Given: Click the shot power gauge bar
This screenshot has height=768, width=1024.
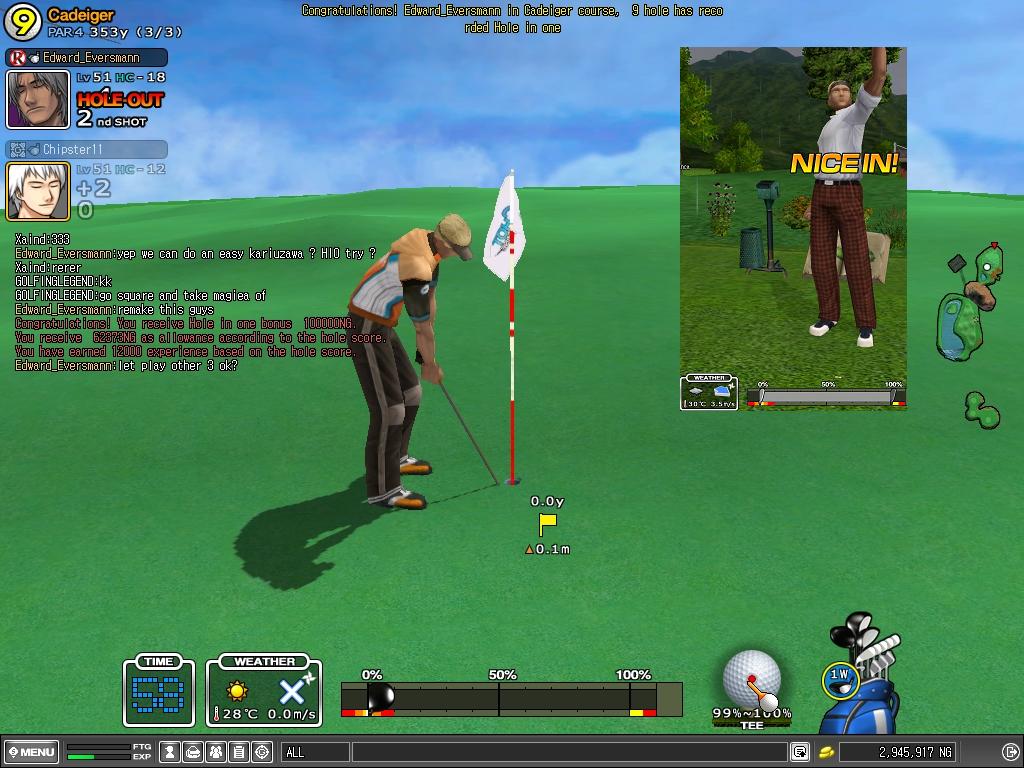Looking at the screenshot, I should 511,698.
